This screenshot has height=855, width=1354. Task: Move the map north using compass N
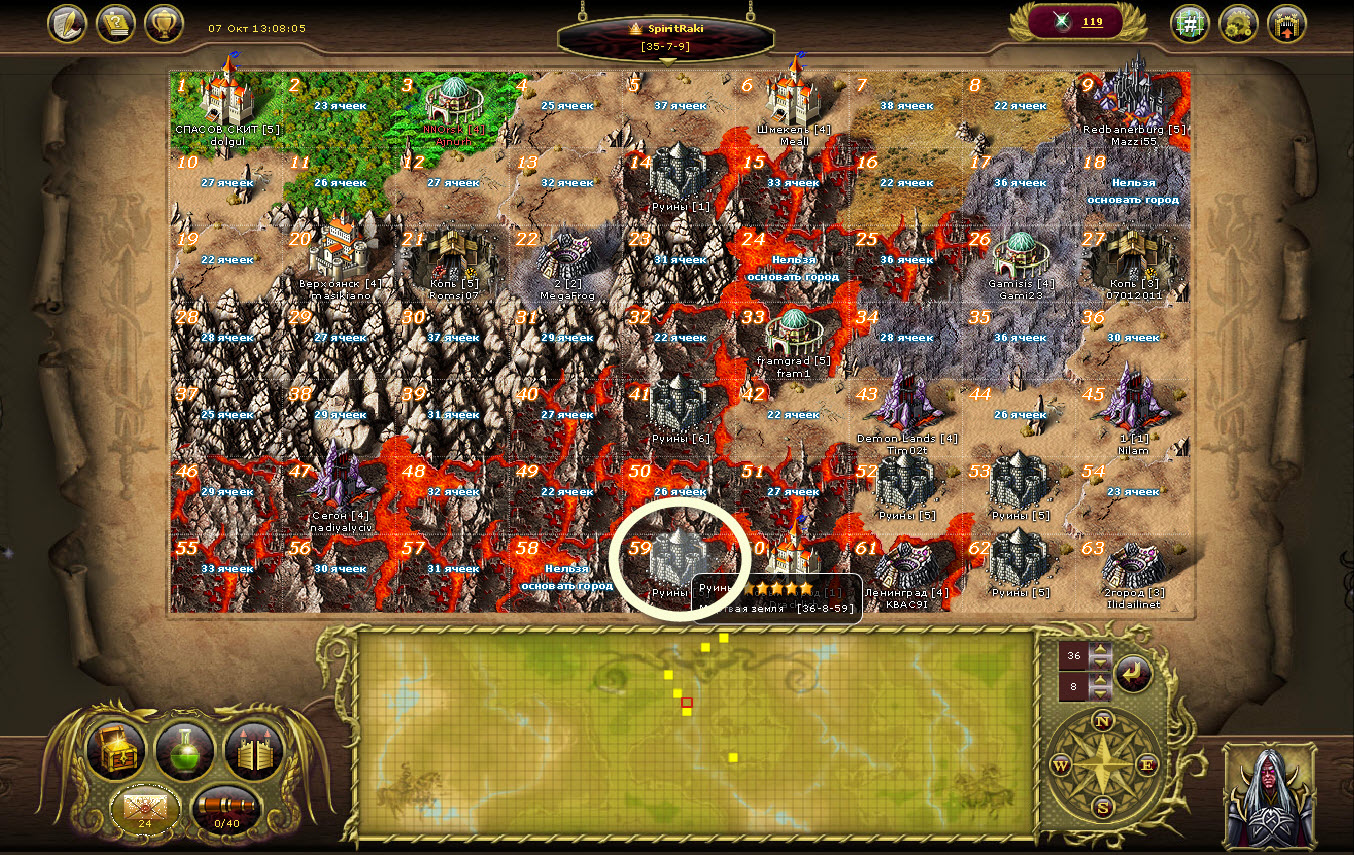[x=1103, y=721]
